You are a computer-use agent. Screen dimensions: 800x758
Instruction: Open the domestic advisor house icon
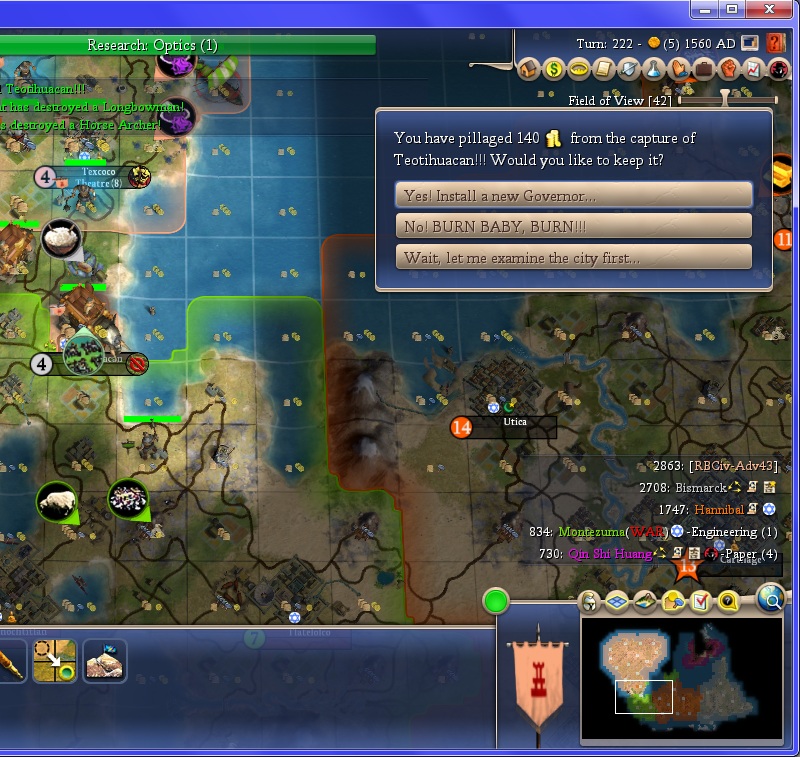(x=529, y=70)
